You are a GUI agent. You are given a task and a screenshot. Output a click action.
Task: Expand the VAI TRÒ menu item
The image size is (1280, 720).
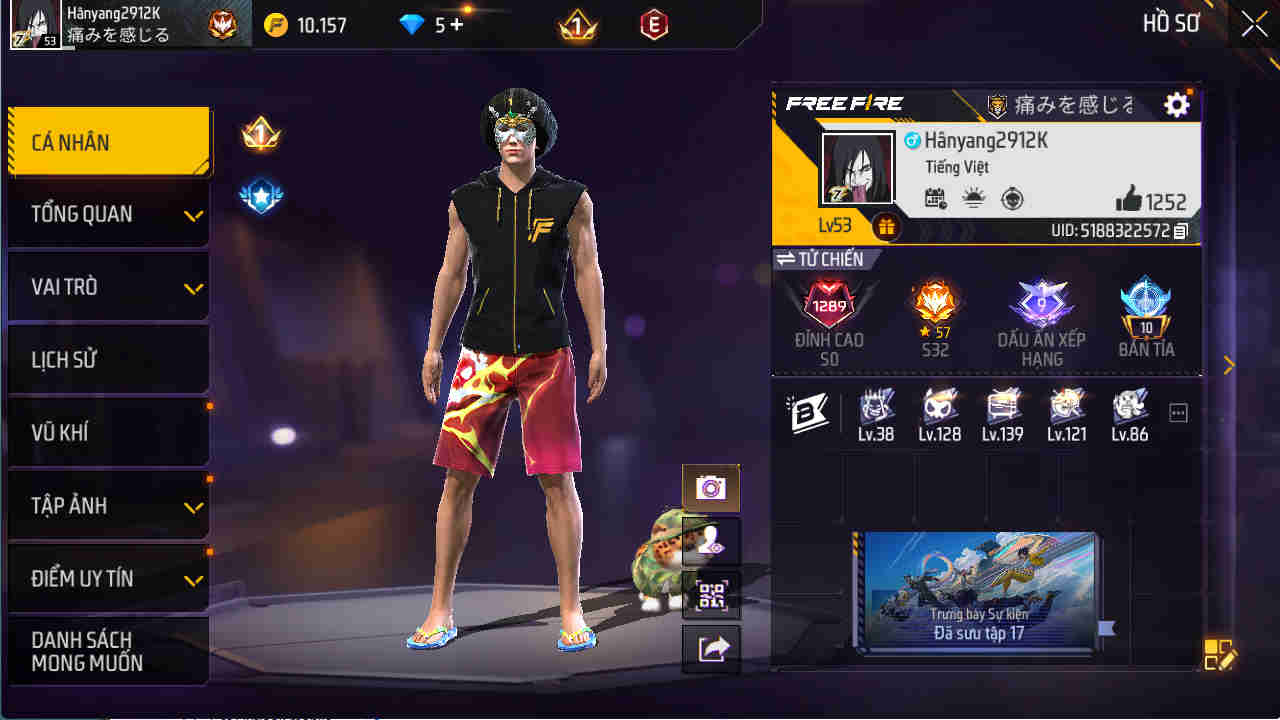tap(107, 286)
